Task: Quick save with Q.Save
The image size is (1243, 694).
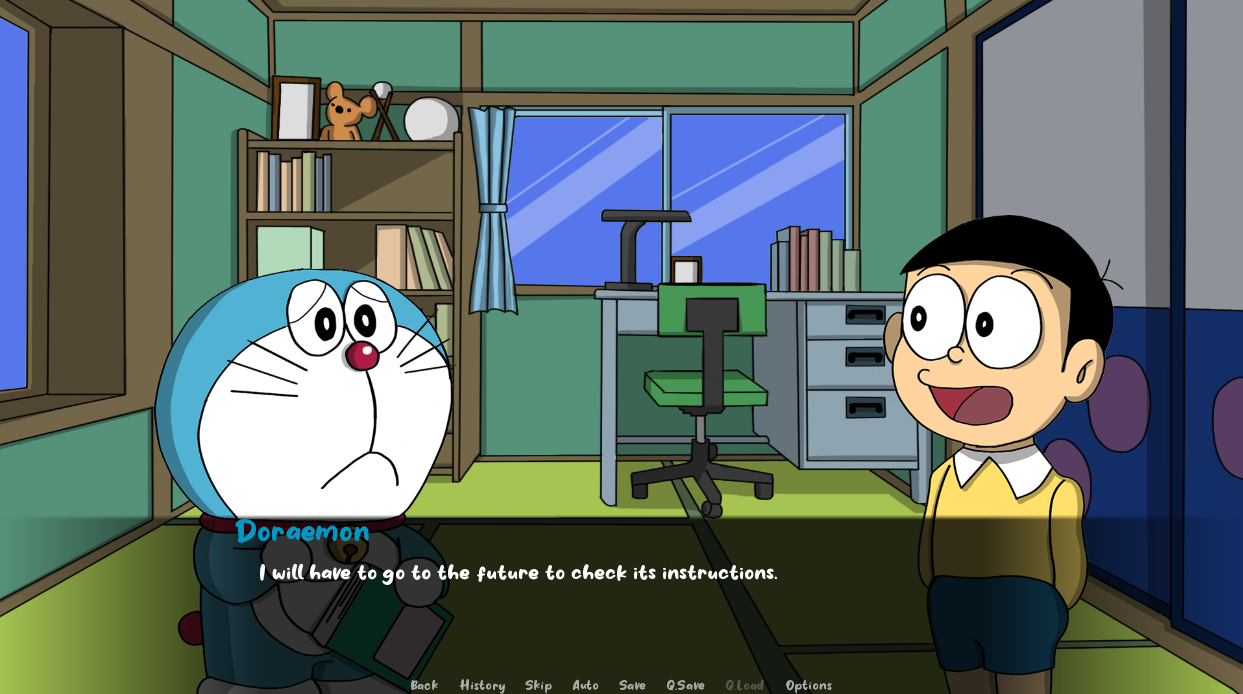Action: pyautogui.click(x=685, y=685)
